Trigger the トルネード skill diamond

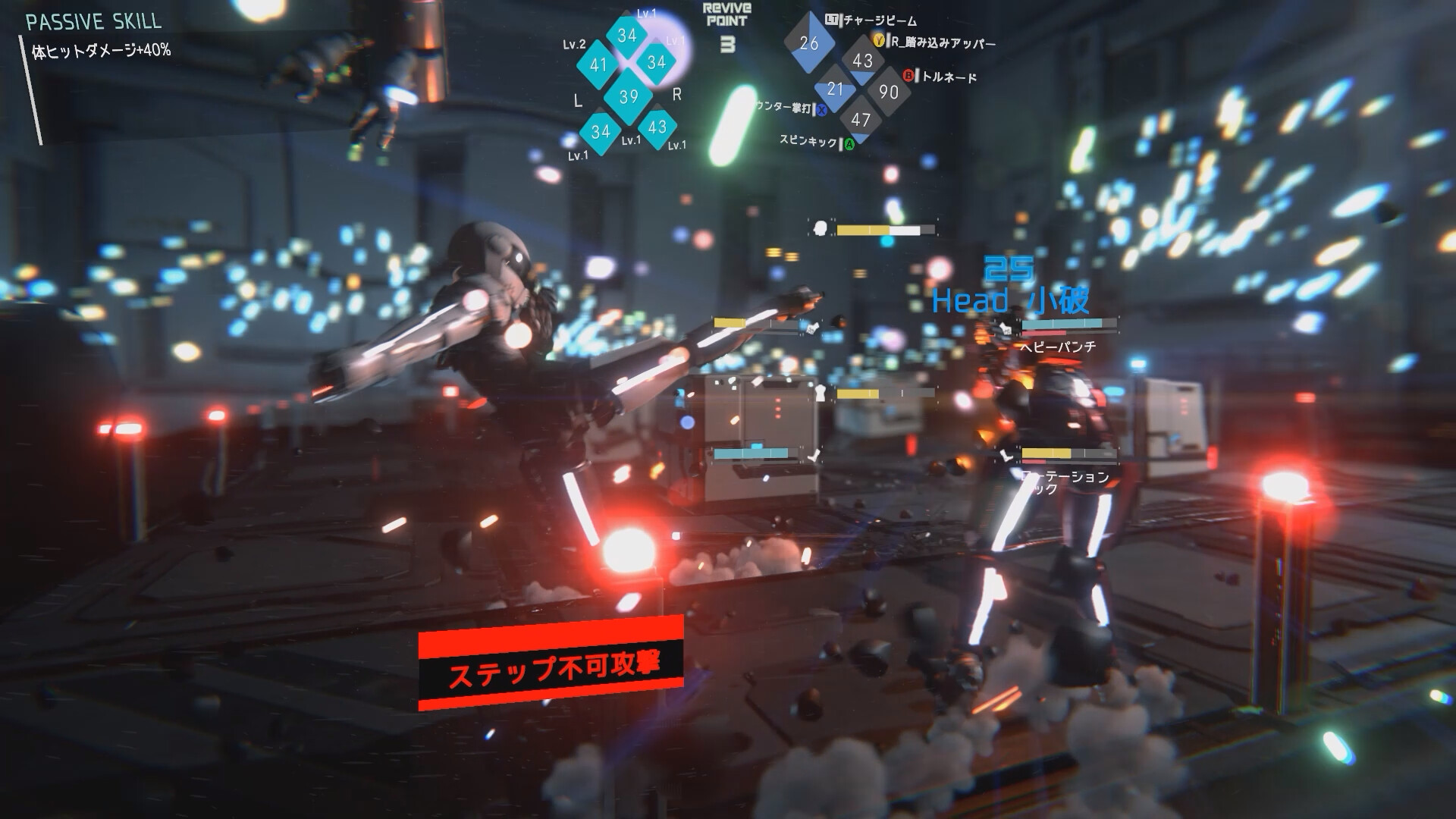[x=888, y=92]
